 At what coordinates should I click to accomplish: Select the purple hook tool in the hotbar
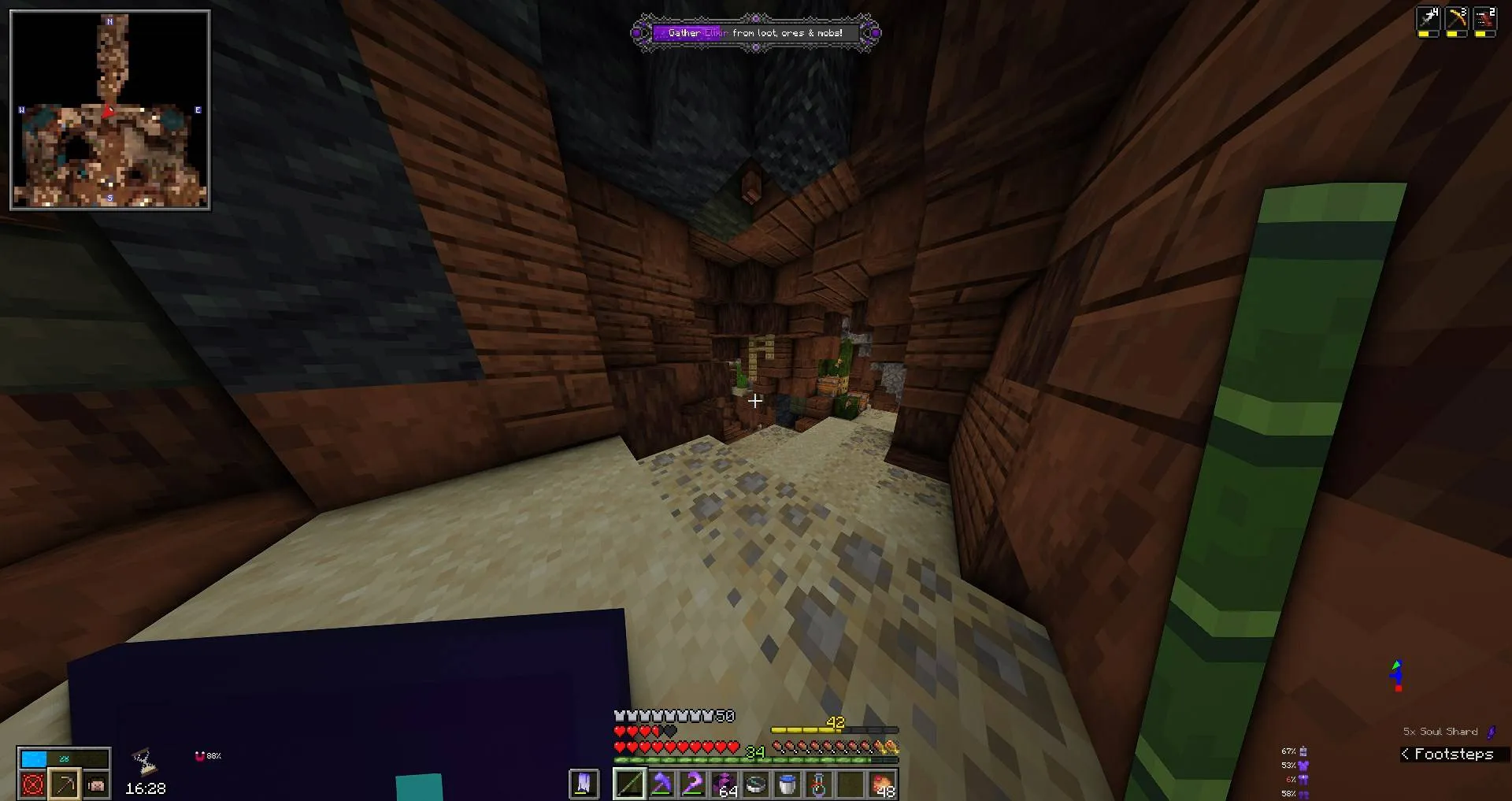(693, 784)
